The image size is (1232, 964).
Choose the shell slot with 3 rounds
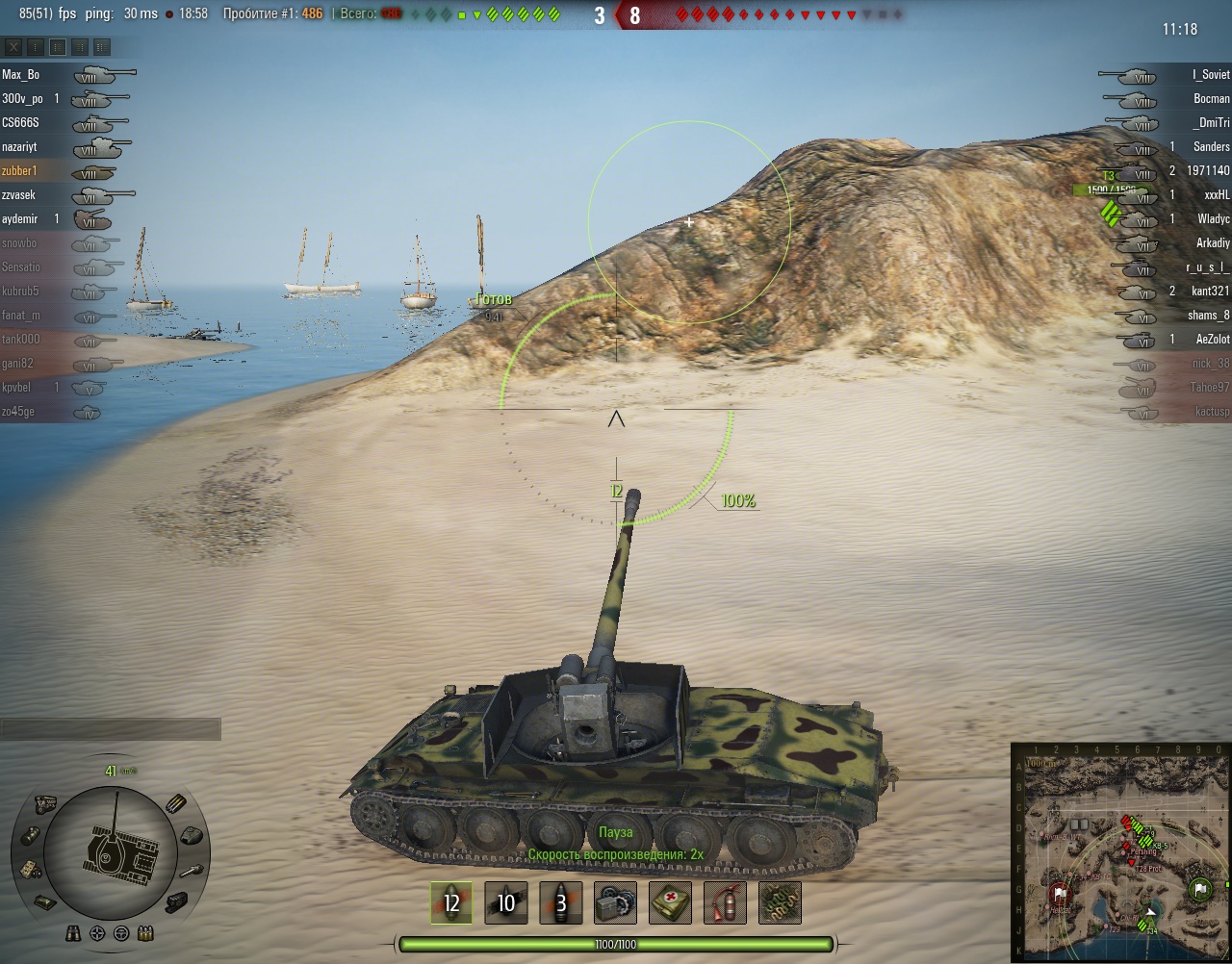click(560, 902)
